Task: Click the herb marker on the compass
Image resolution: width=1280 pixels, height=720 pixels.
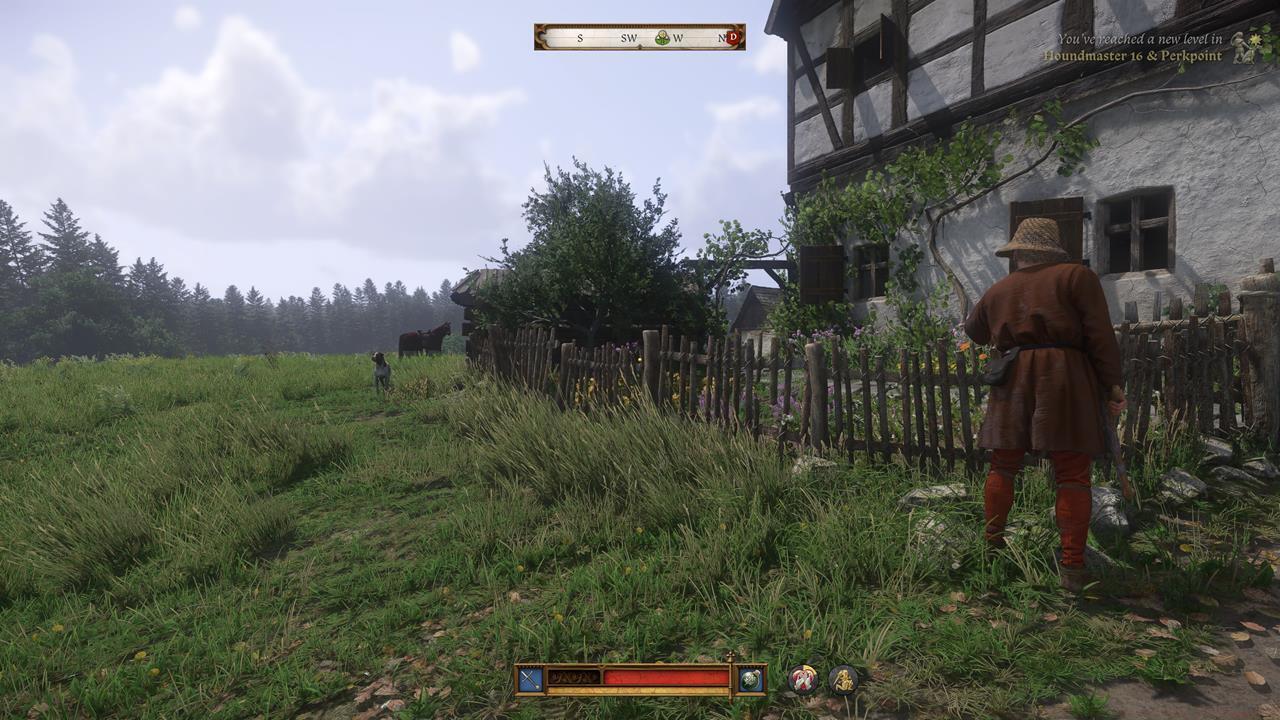Action: (x=661, y=38)
